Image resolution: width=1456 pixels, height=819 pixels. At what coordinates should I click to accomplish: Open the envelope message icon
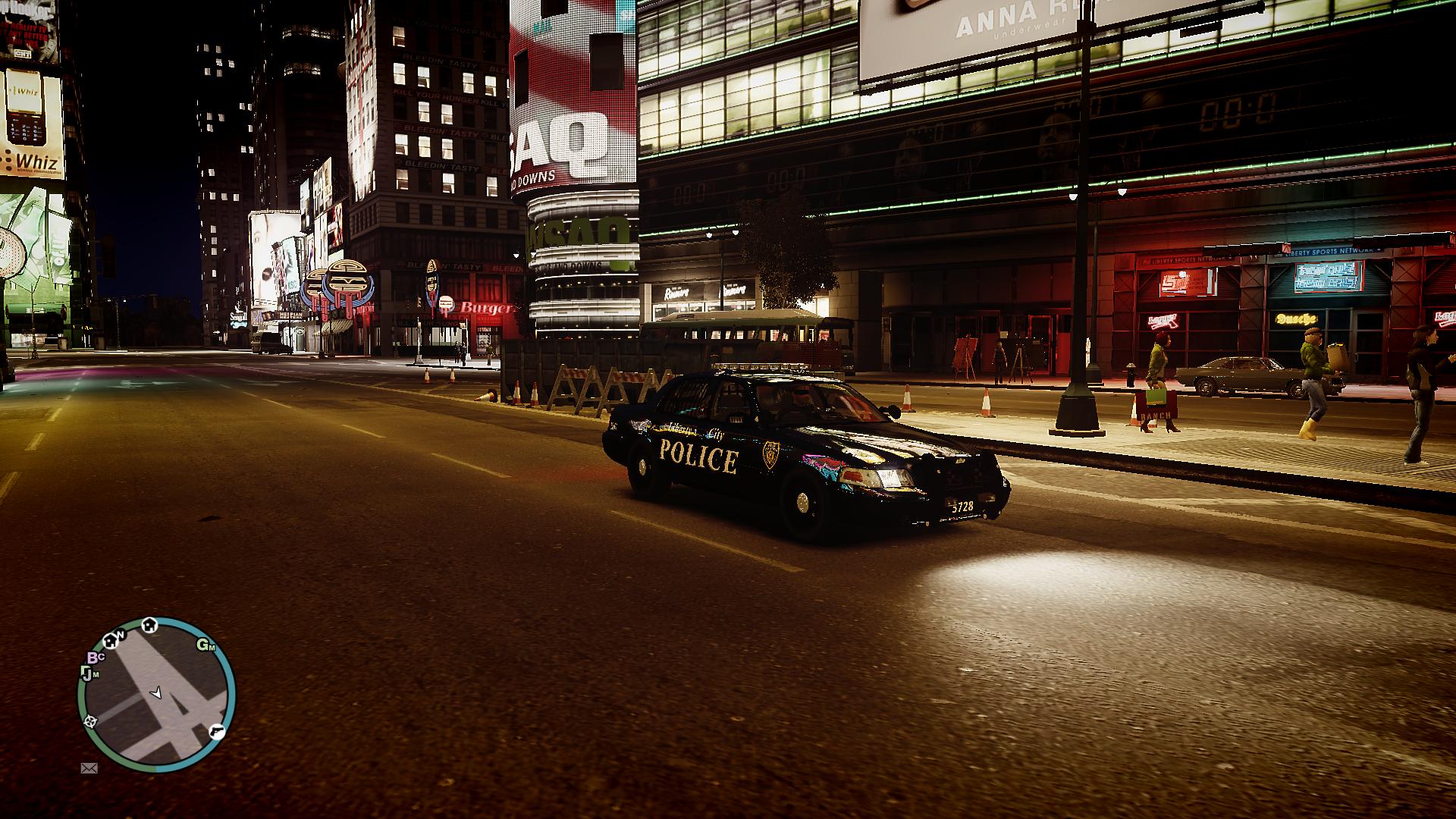coord(89,768)
